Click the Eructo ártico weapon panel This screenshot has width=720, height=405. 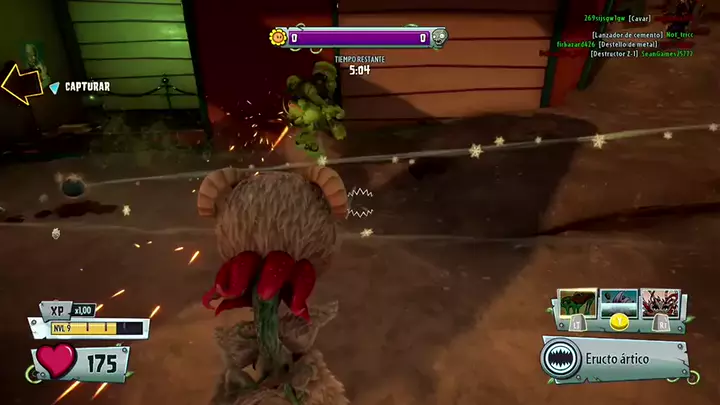coord(616,359)
